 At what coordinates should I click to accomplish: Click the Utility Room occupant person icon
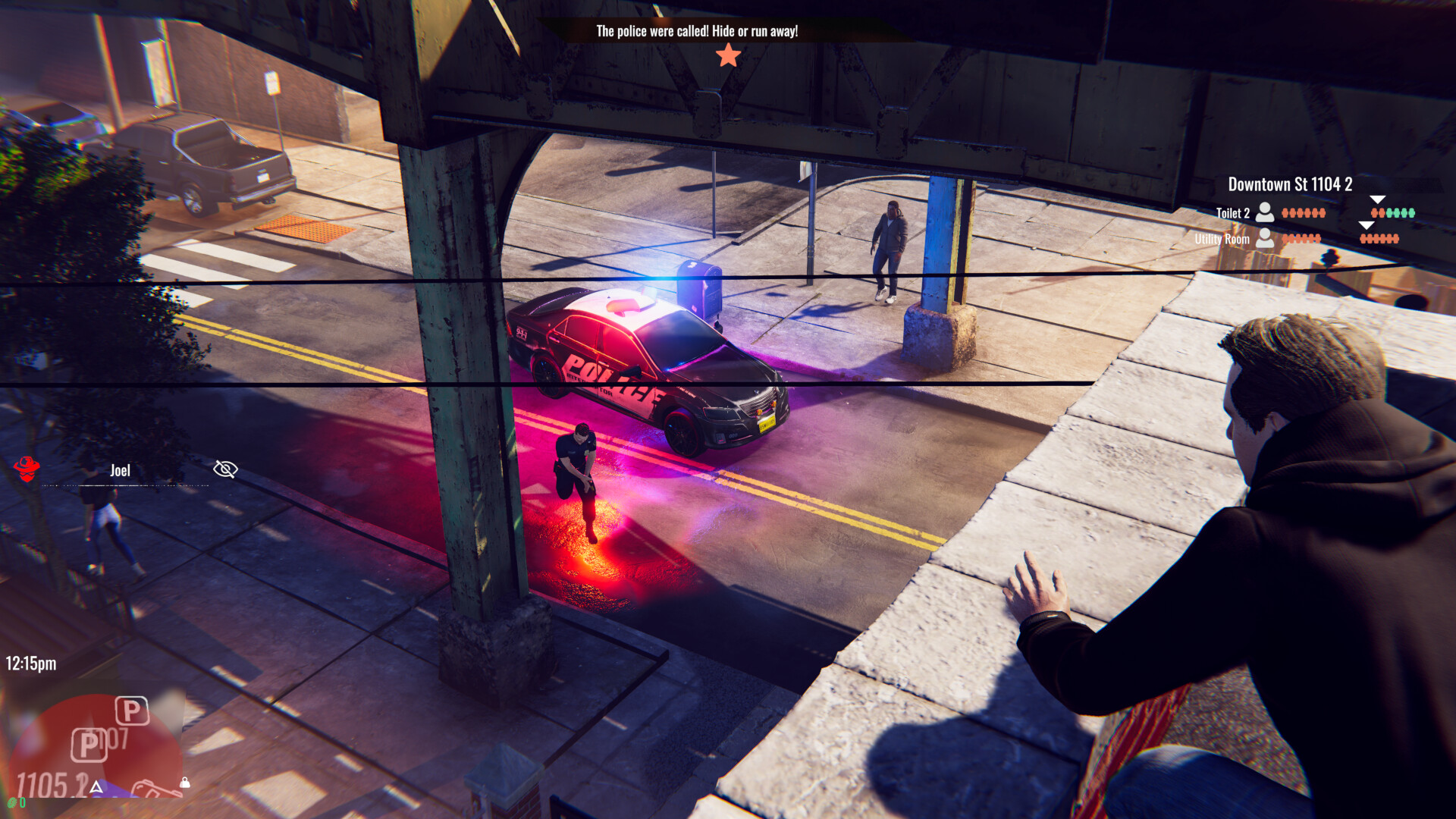point(1264,238)
